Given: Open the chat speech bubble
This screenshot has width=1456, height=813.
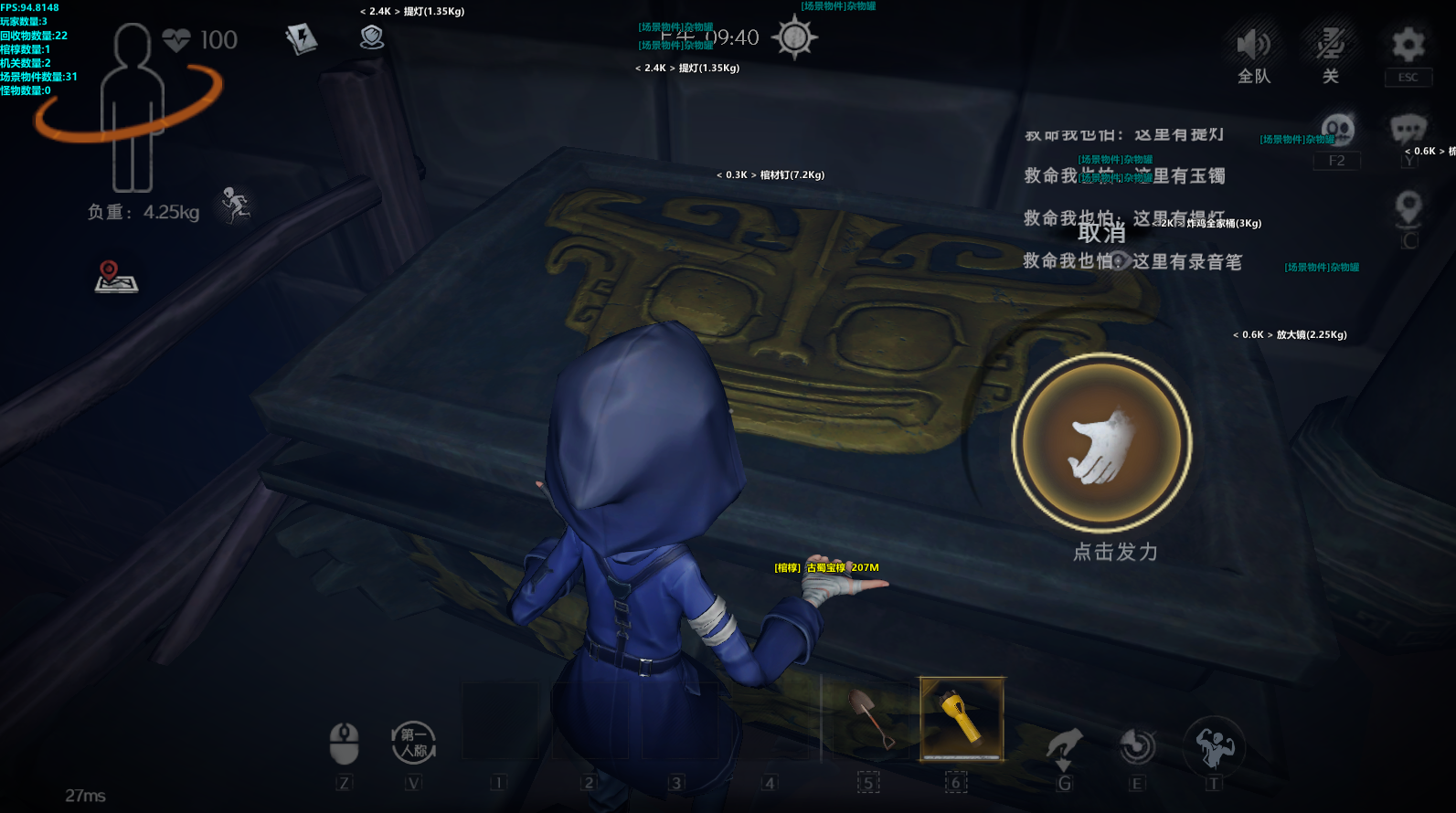Looking at the screenshot, I should click(x=1408, y=130).
